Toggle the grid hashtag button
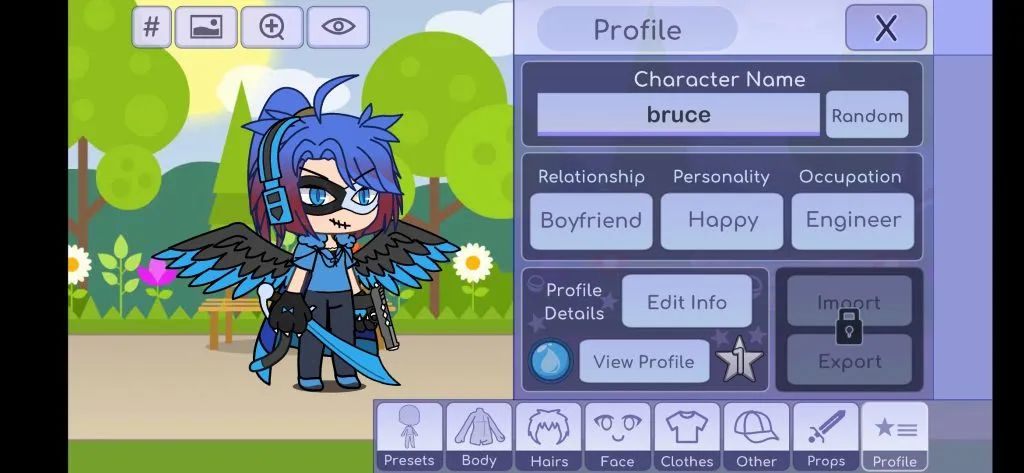This screenshot has height=473, width=1024. coord(151,28)
